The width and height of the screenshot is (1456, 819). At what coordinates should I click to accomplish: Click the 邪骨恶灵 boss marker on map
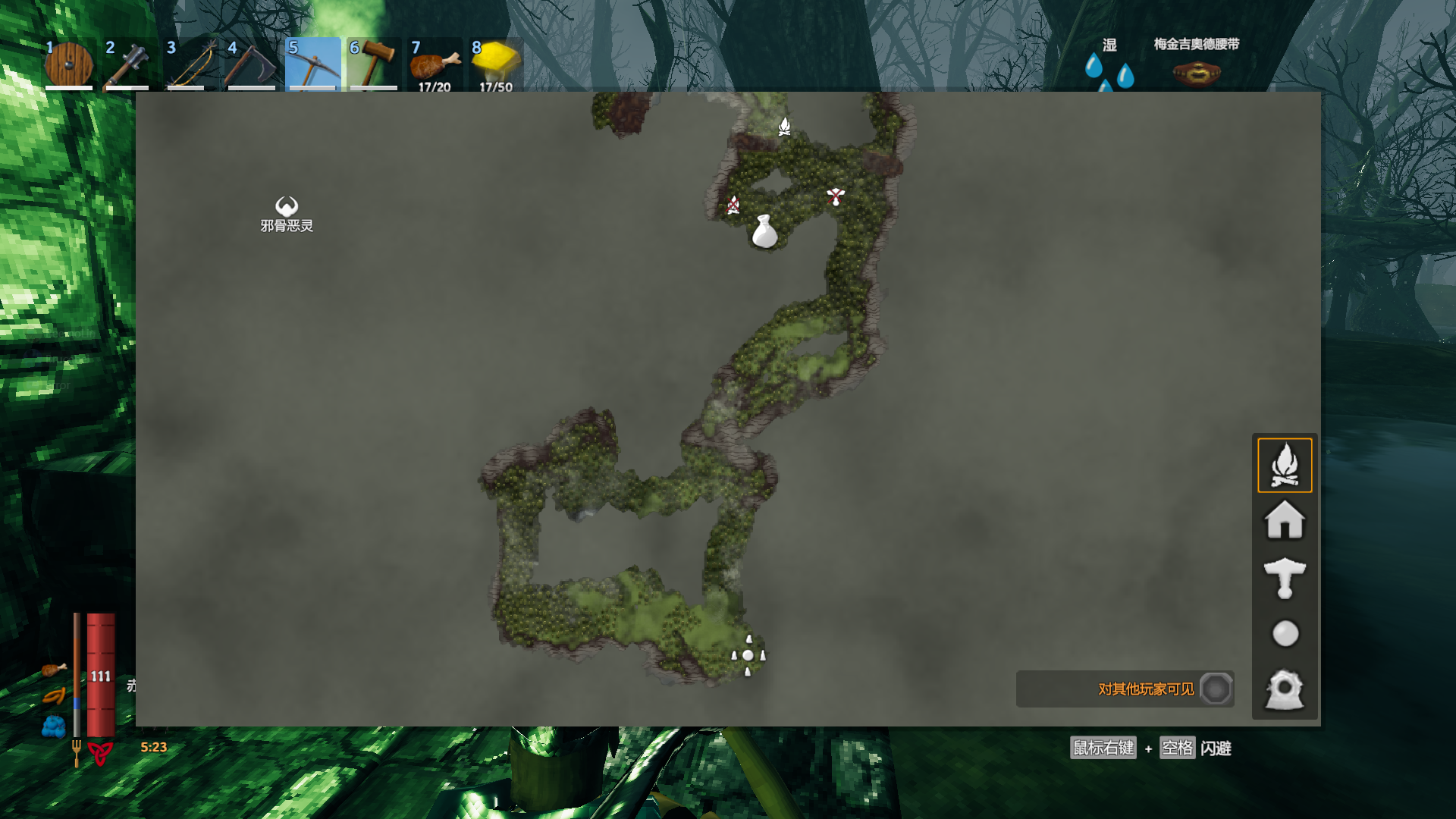pyautogui.click(x=286, y=206)
